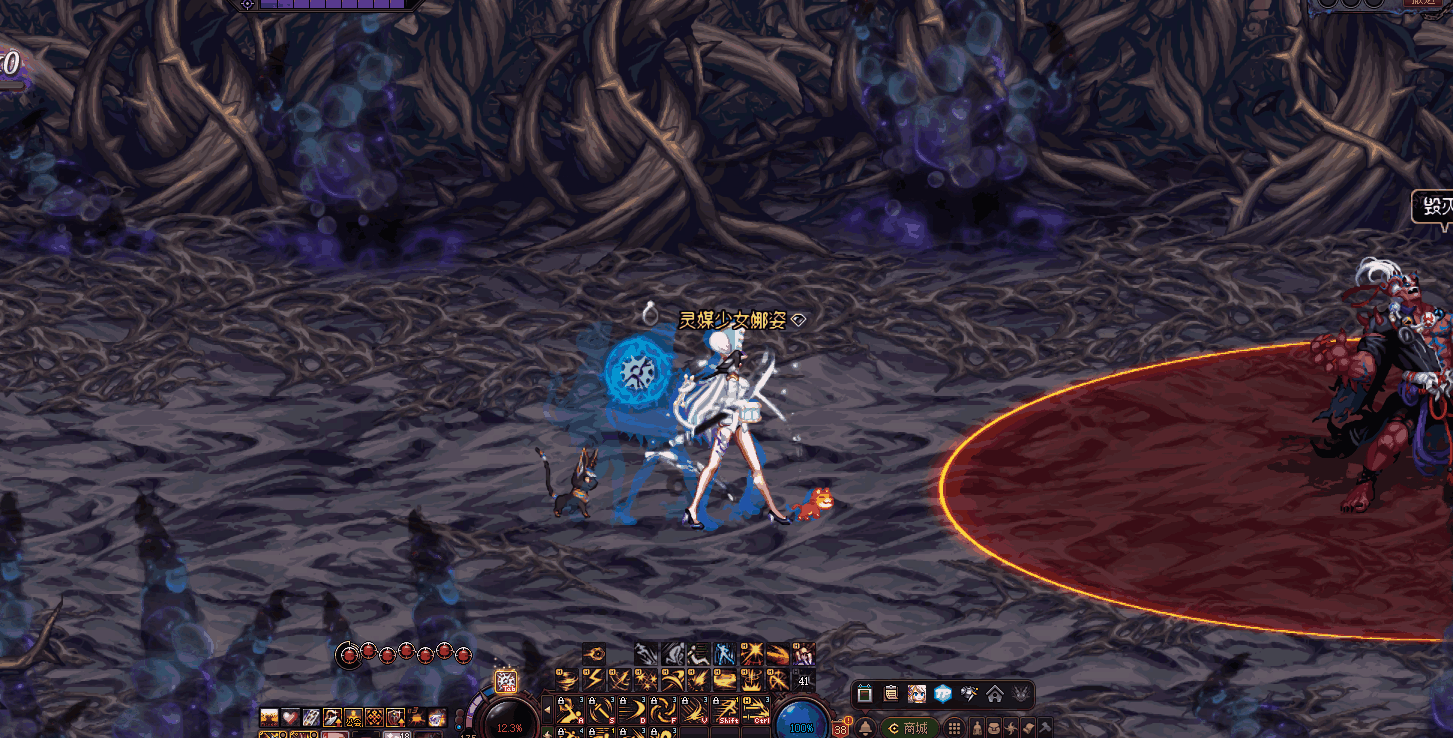This screenshot has height=738, width=1453.
Task: Click the red heart buff icon
Action: click(288, 717)
